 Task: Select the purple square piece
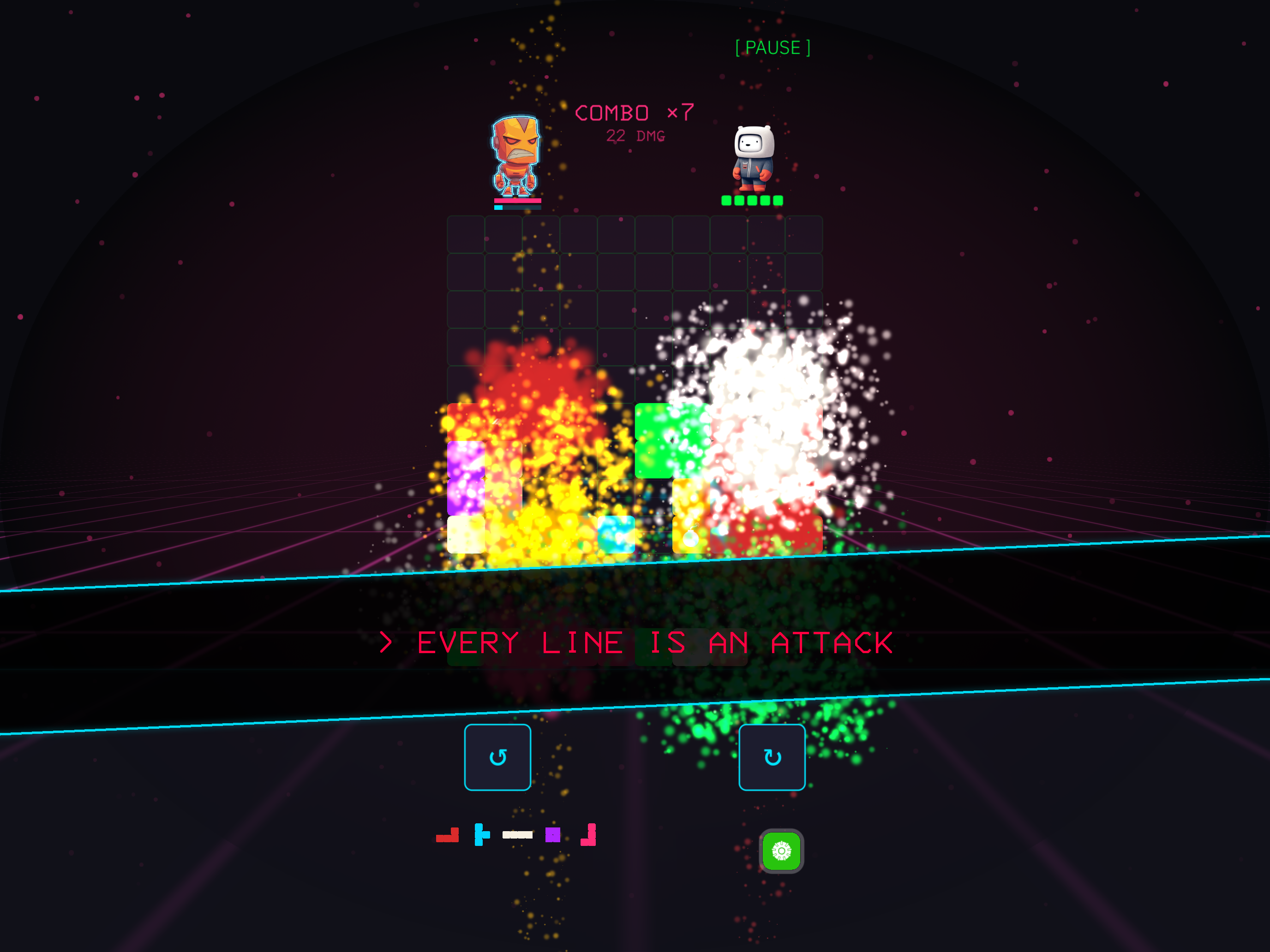tap(553, 834)
